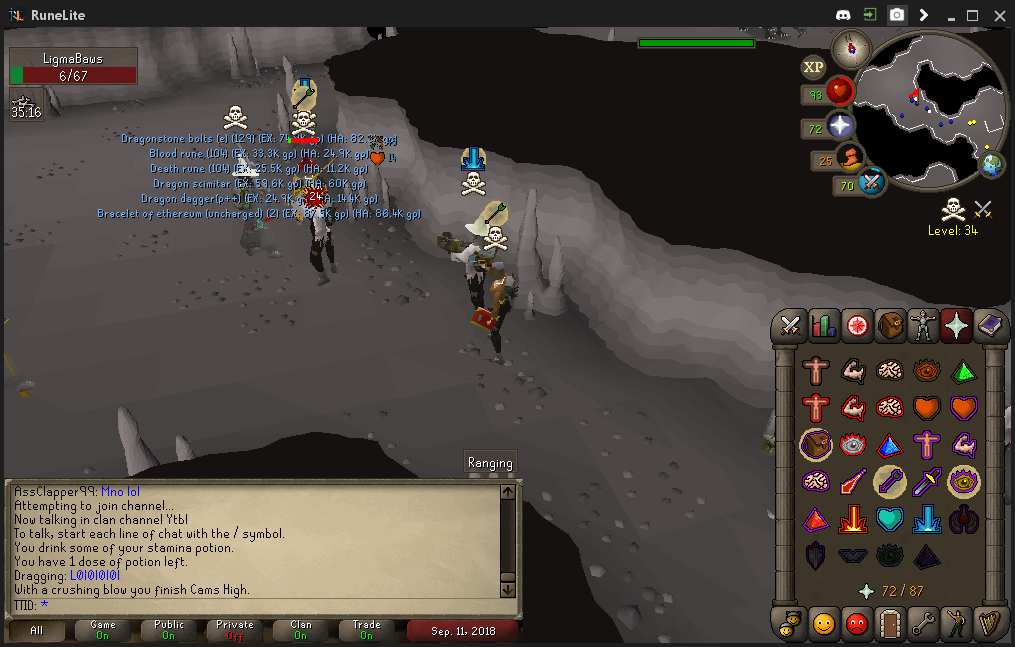Switch to the Inventory backpack tab
The height and width of the screenshot is (647, 1015).
890,325
